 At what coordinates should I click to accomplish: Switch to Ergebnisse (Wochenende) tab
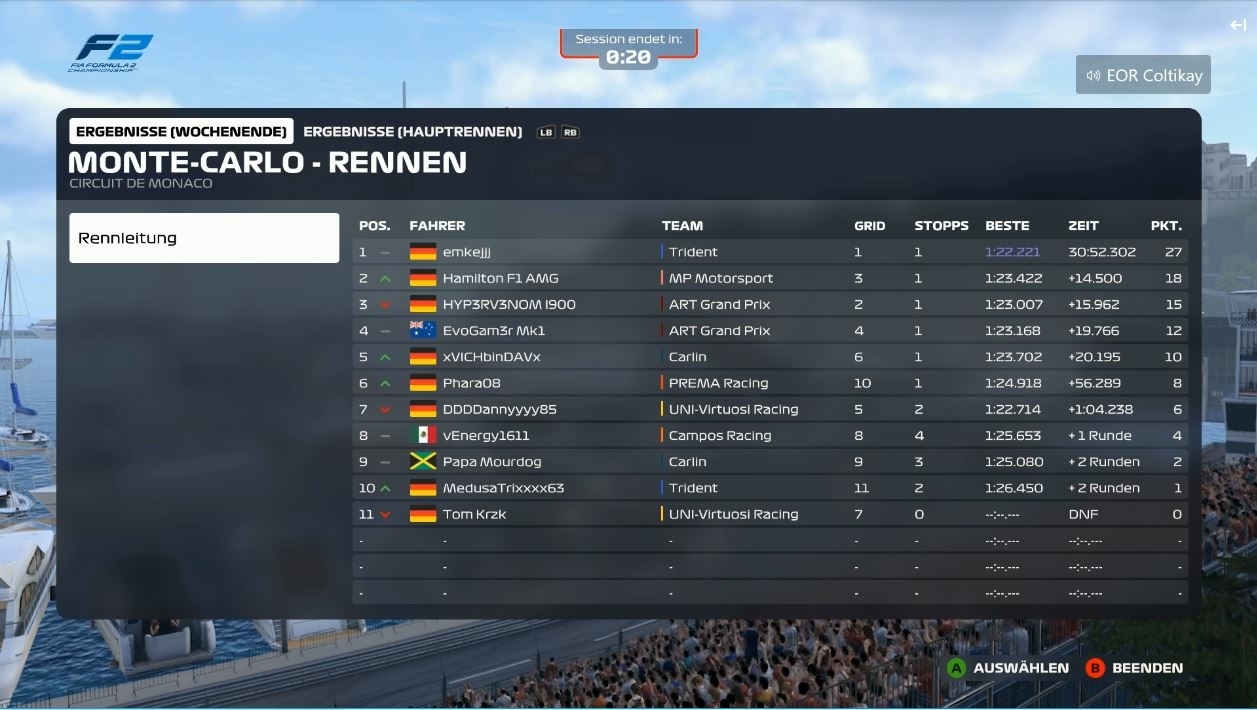click(x=181, y=131)
